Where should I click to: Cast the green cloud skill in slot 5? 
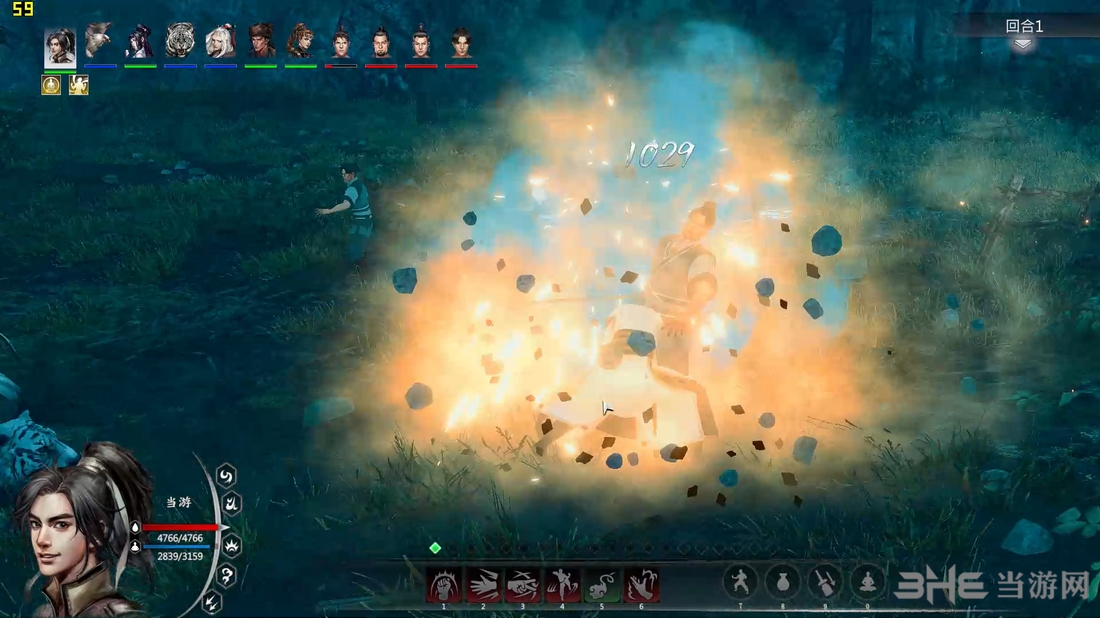[x=601, y=585]
